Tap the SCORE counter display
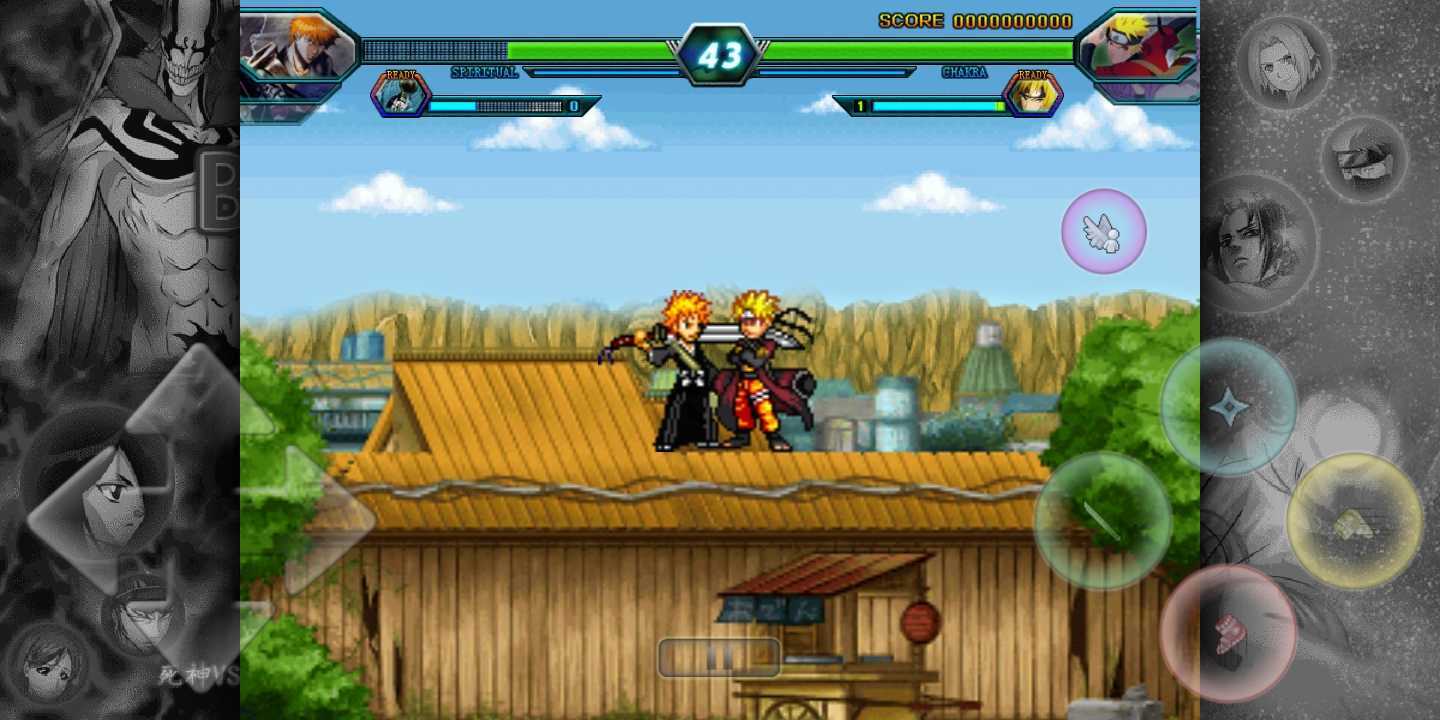The width and height of the screenshot is (1440, 720). (975, 21)
